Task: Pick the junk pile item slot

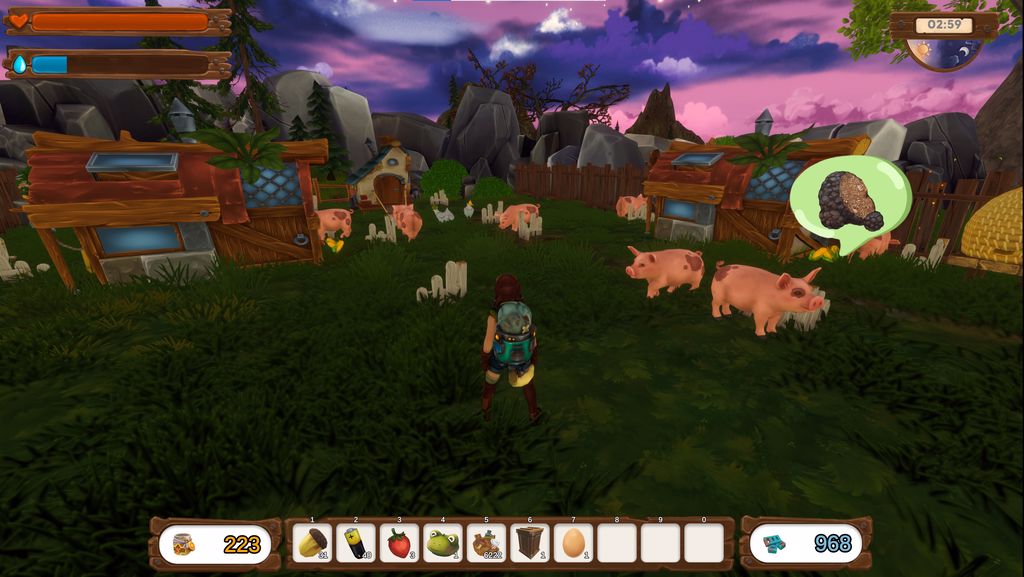Action: 486,543
